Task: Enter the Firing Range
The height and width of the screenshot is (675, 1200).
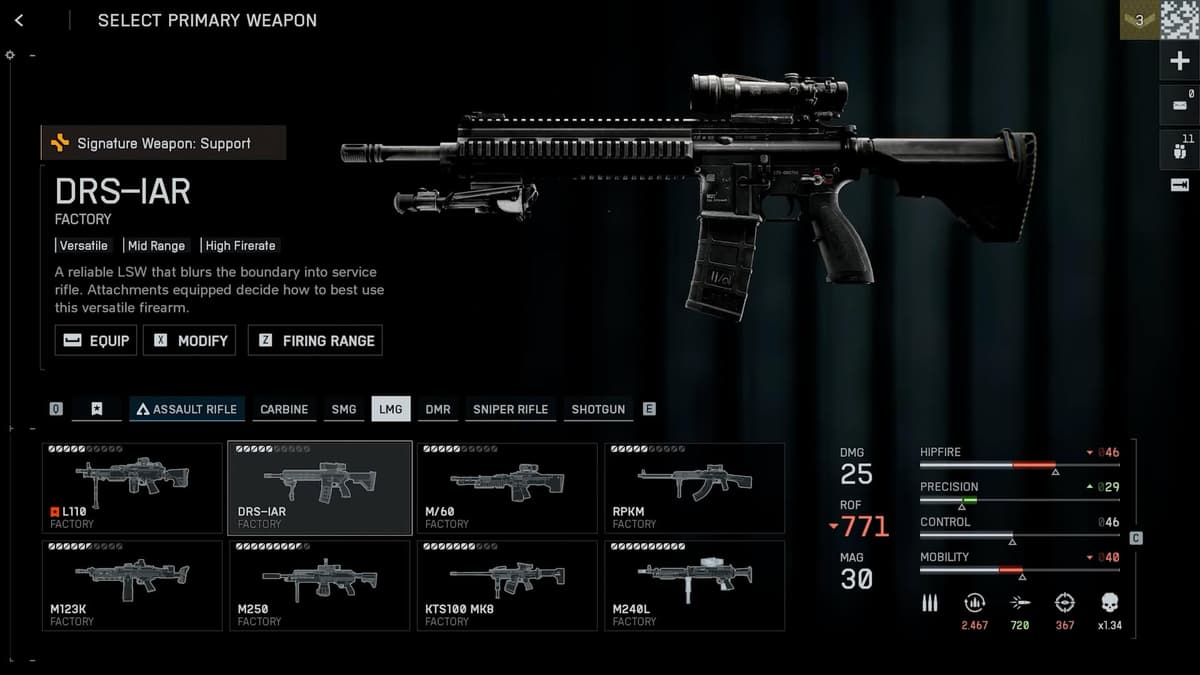Action: (315, 340)
